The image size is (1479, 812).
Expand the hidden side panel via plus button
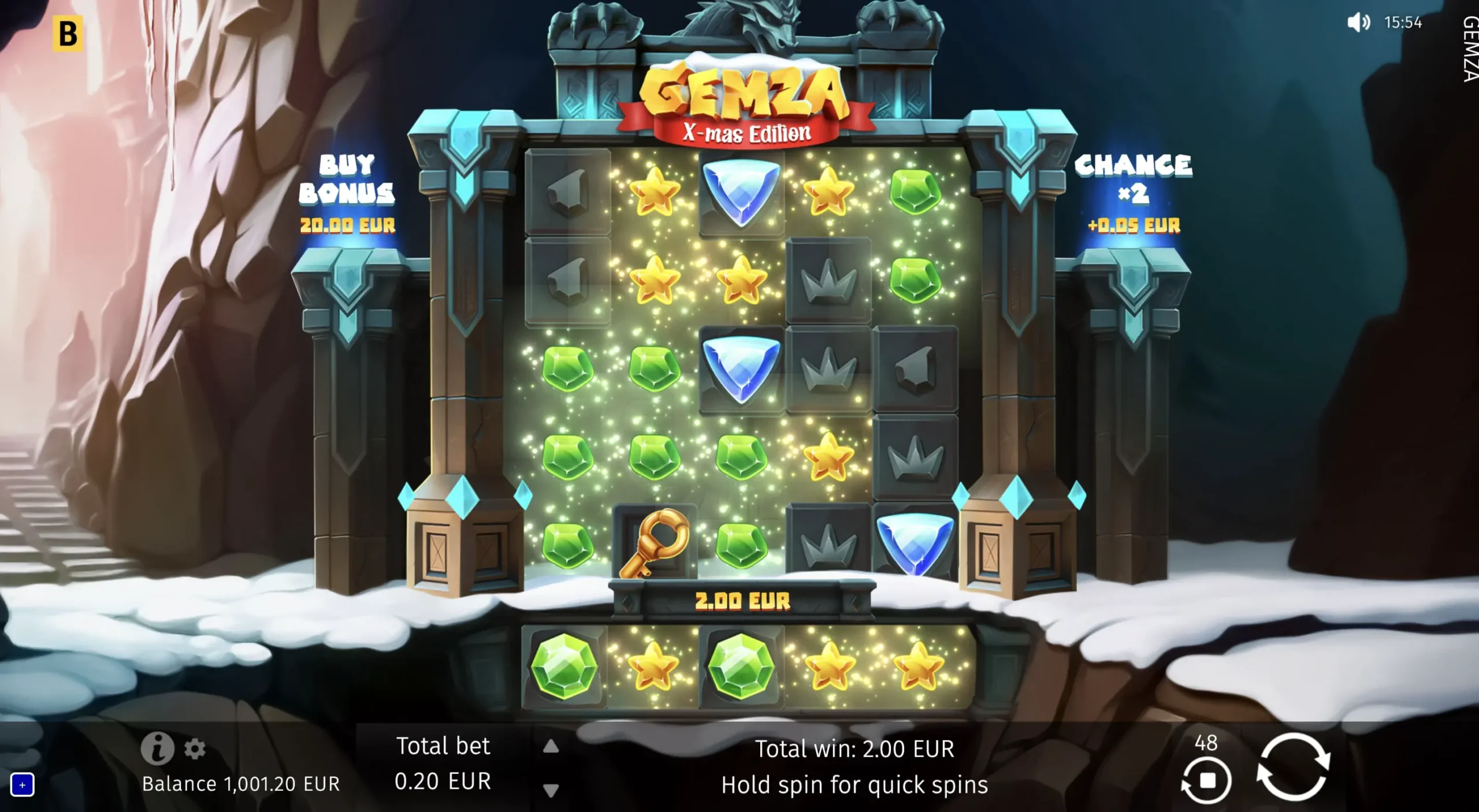click(22, 784)
